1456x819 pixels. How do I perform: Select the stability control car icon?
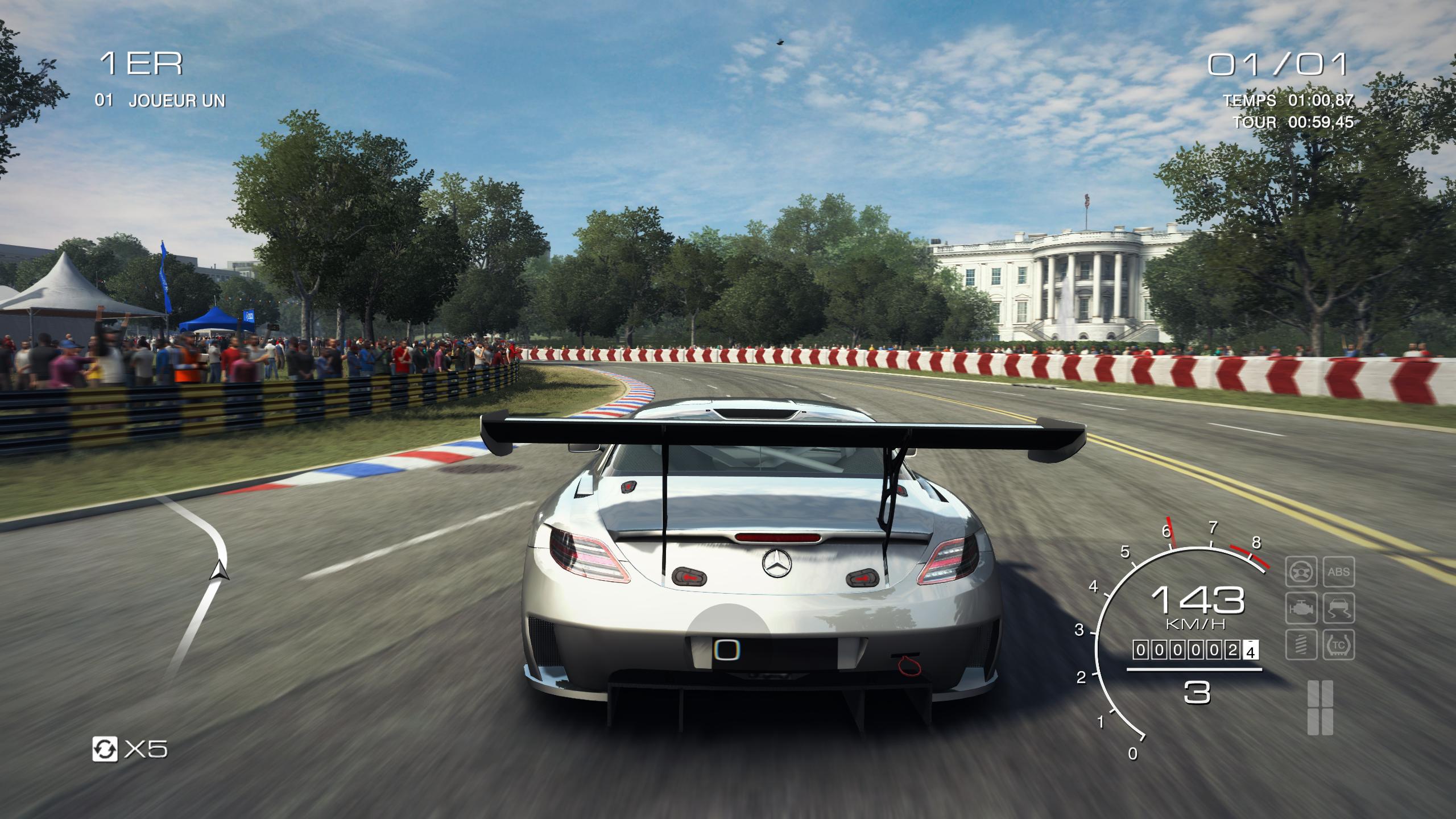pyautogui.click(x=1338, y=609)
